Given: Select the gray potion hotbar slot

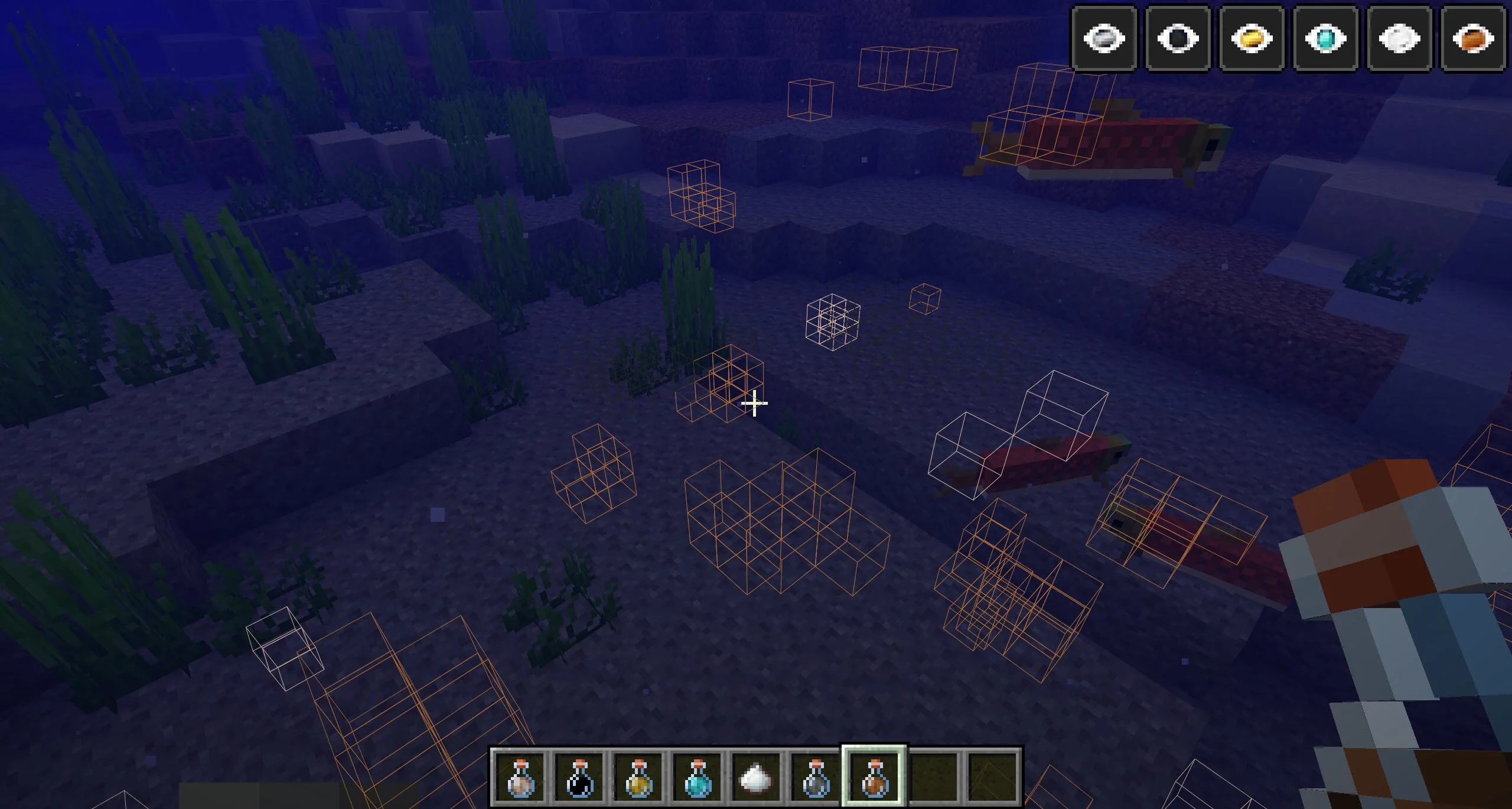Looking at the screenshot, I should pos(816,778).
